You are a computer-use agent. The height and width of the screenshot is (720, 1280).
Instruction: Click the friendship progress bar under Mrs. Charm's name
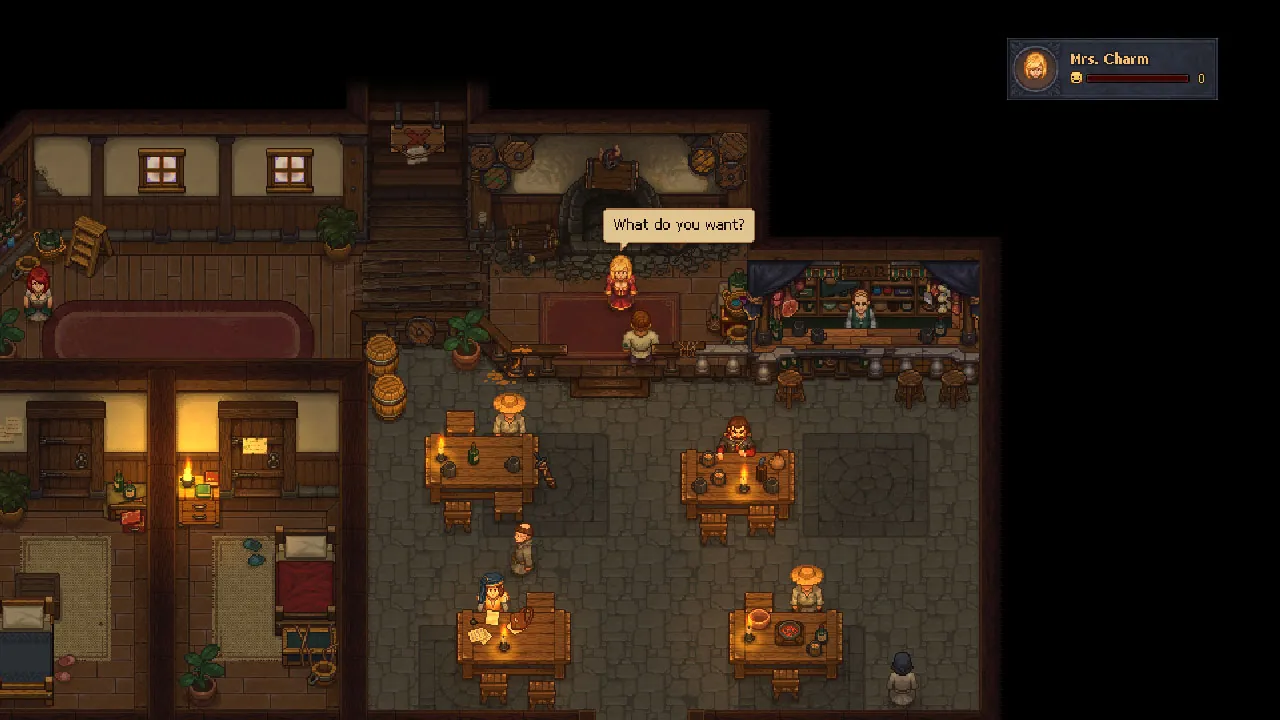pyautogui.click(x=1139, y=79)
